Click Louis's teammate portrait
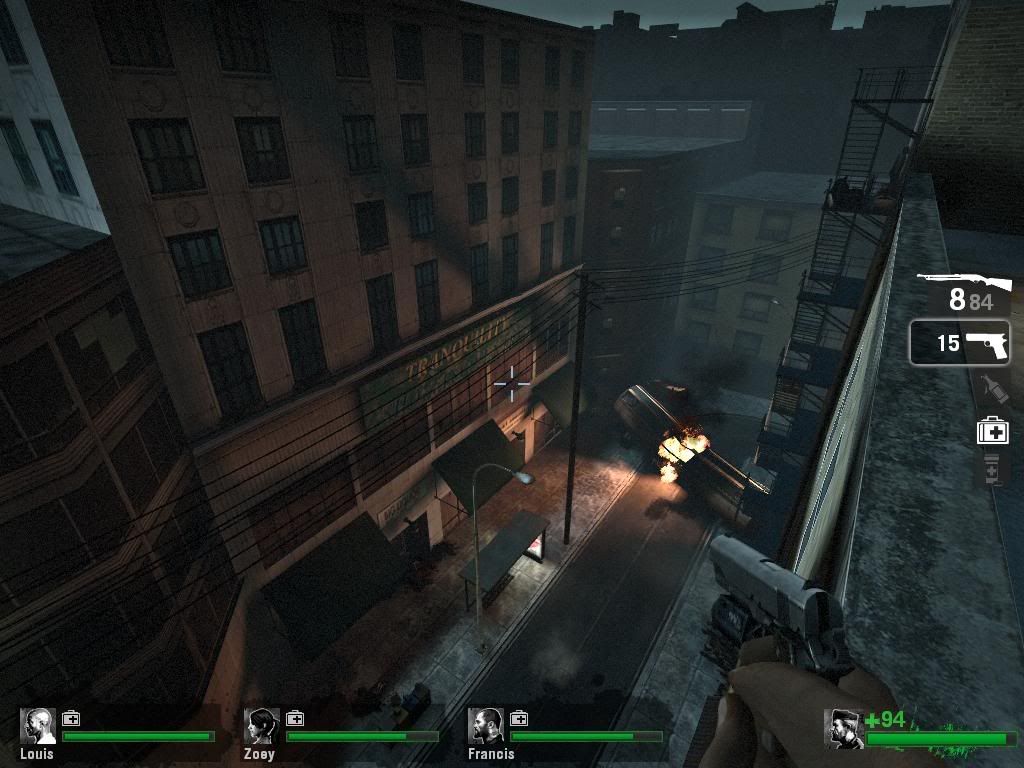The width and height of the screenshot is (1024, 768). pyautogui.click(x=38, y=727)
